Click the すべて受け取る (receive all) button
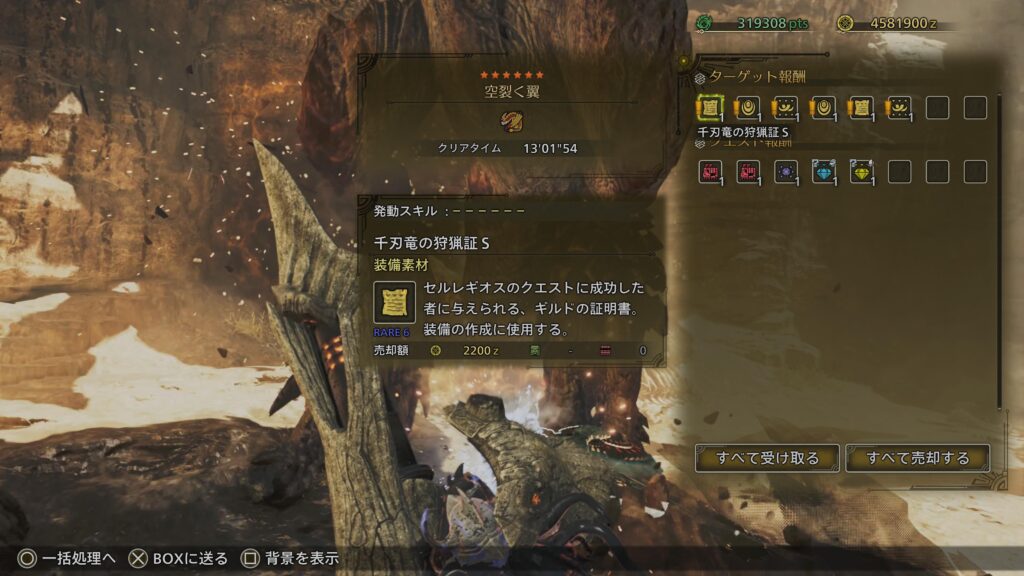Viewport: 1024px width, 576px height. click(767, 458)
